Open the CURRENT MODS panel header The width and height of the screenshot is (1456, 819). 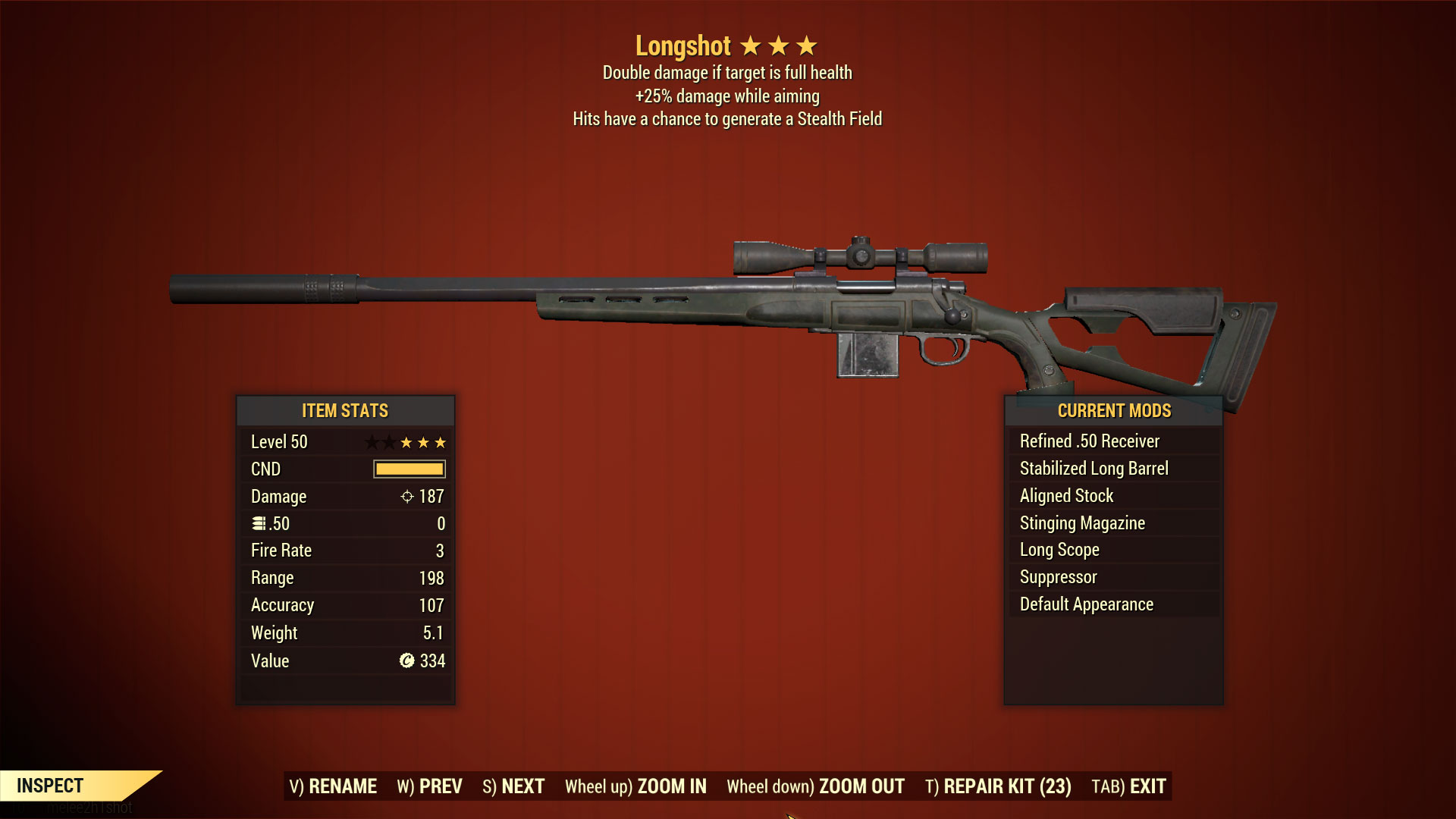click(x=1114, y=410)
